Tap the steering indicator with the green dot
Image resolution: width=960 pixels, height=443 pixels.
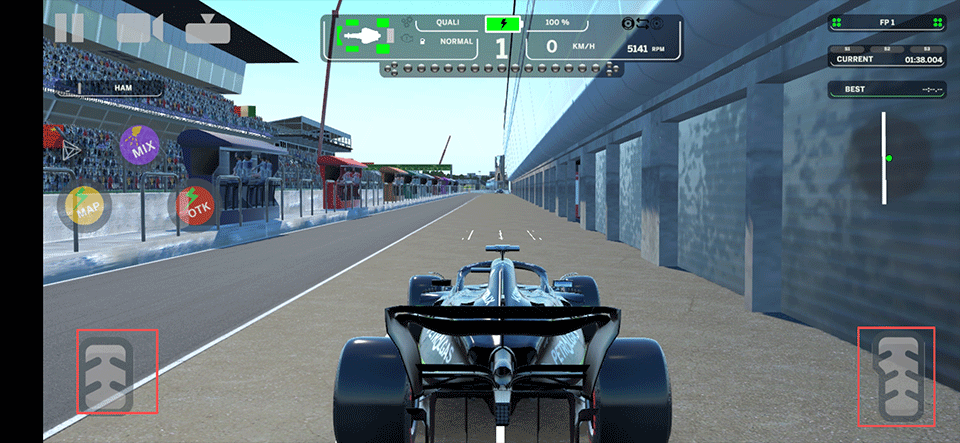(884, 158)
